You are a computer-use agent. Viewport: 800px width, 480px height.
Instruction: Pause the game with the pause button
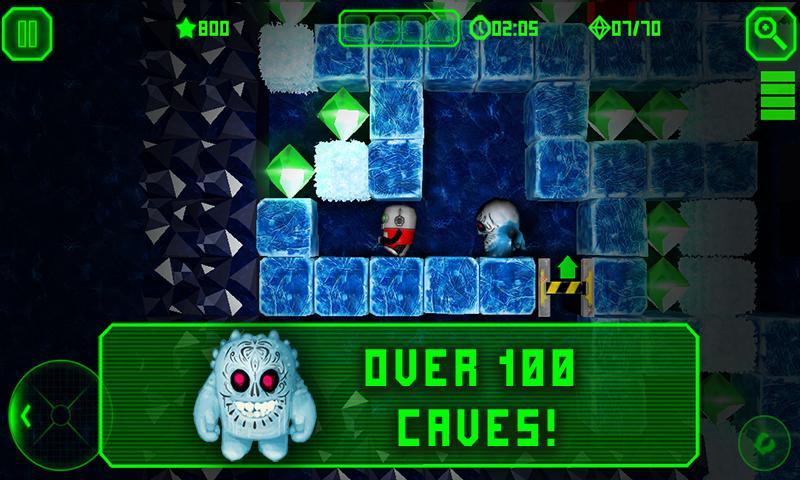point(27,33)
